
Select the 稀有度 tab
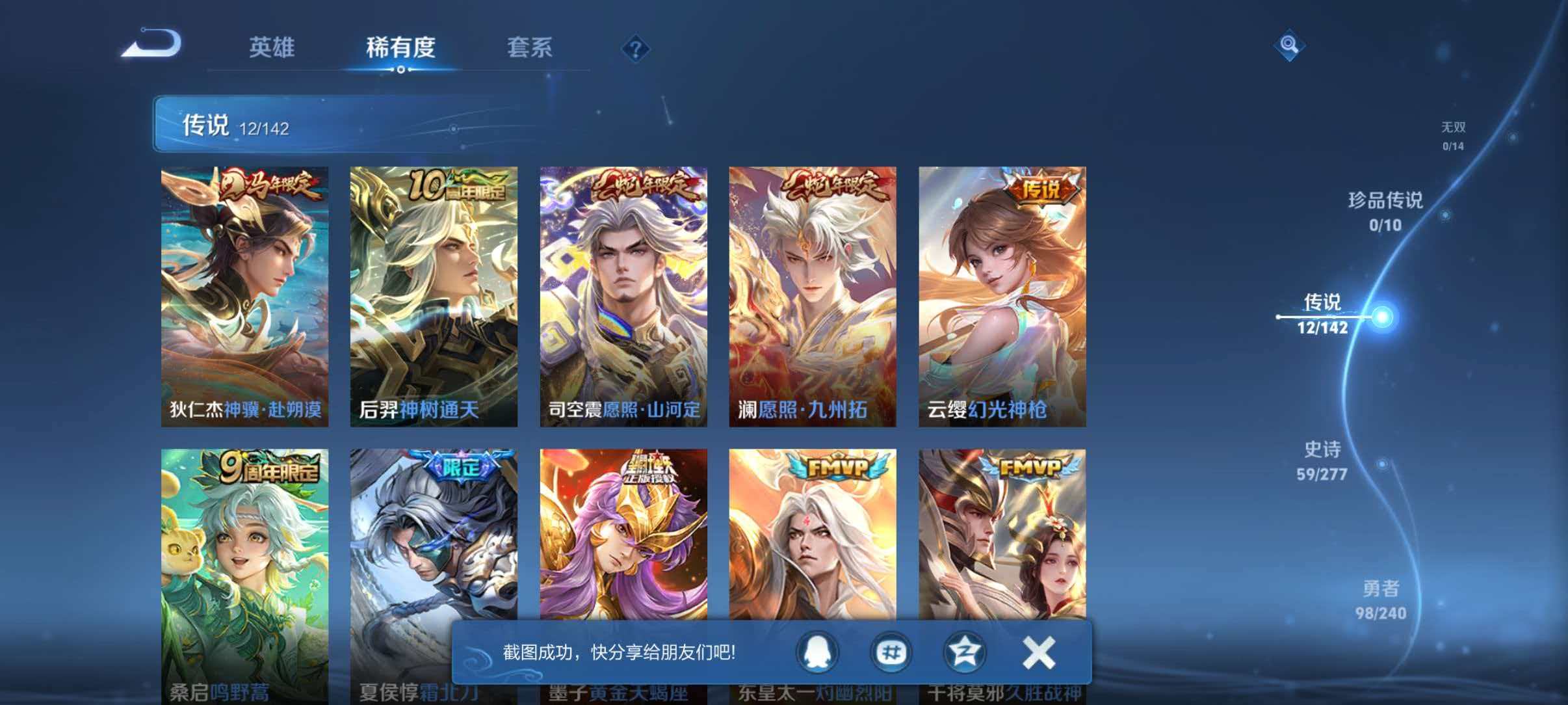coord(401,48)
